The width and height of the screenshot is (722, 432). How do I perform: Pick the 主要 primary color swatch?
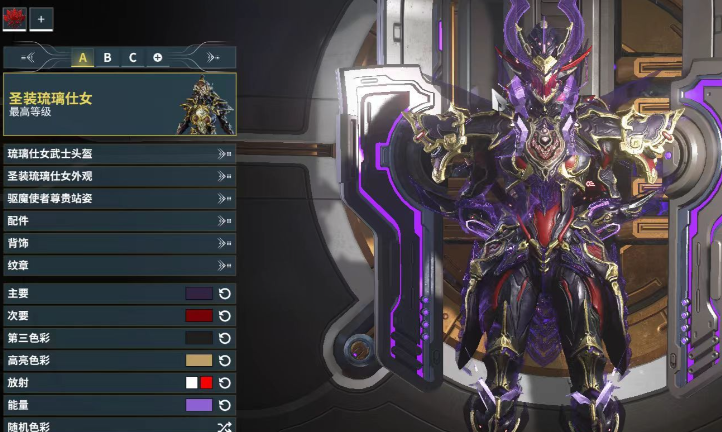(x=199, y=294)
